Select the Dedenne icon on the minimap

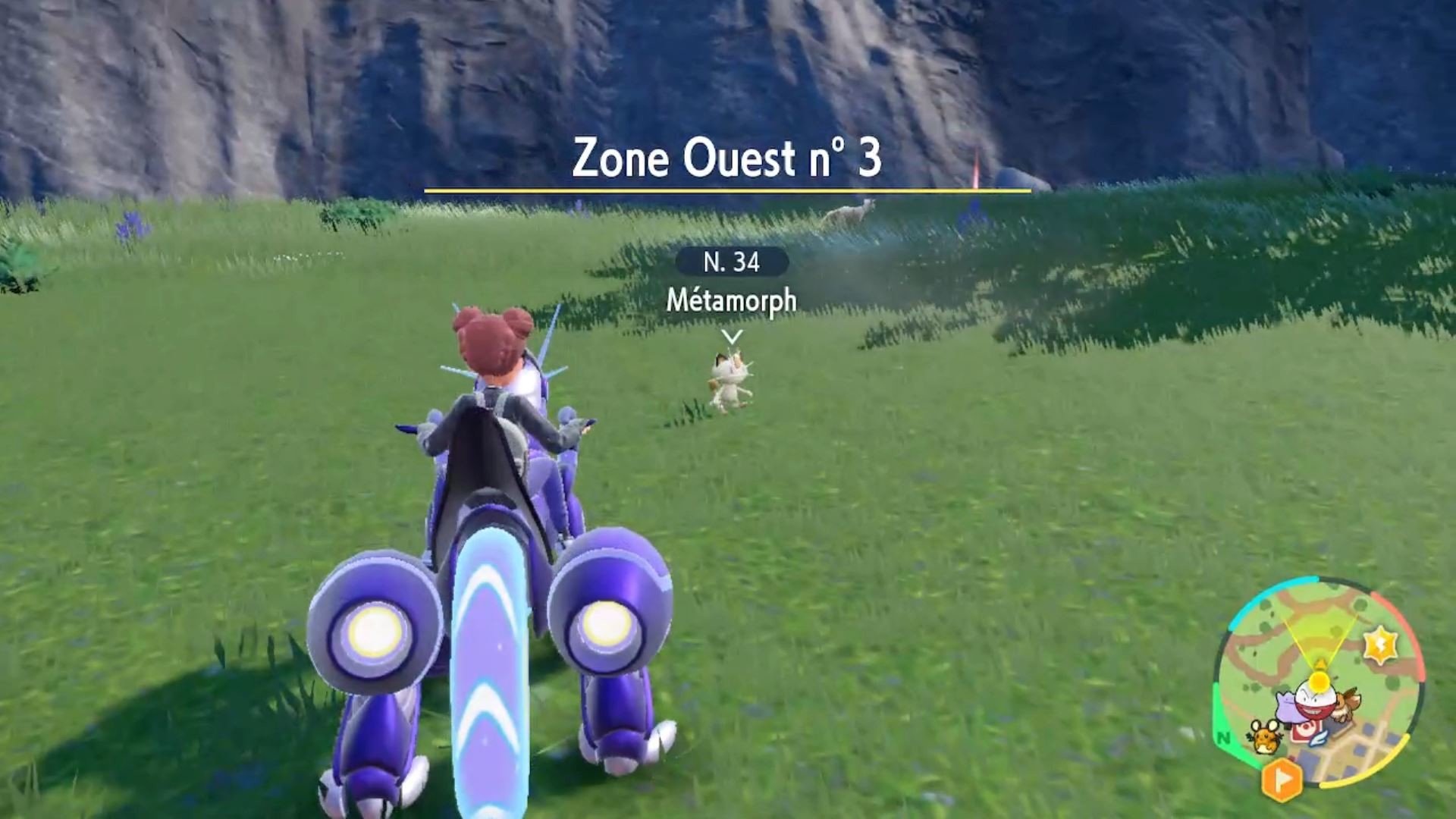(1264, 737)
